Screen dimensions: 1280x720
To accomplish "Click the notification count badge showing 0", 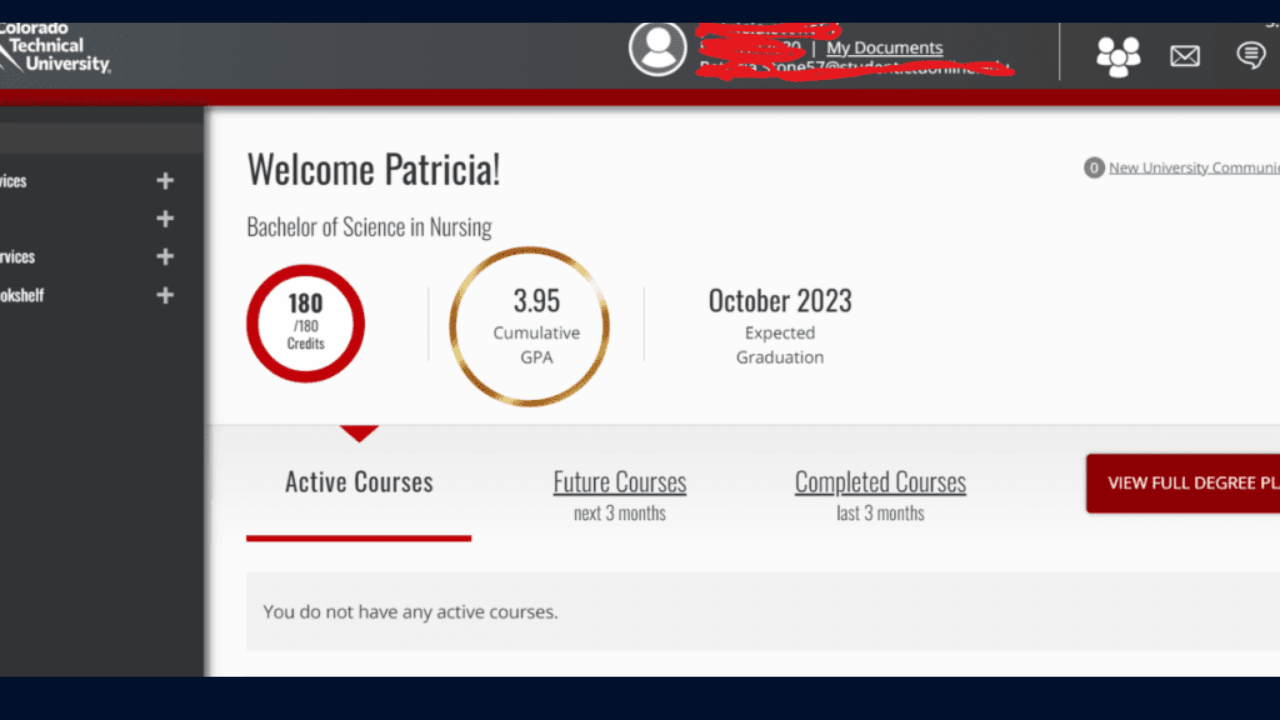I will pos(1093,168).
